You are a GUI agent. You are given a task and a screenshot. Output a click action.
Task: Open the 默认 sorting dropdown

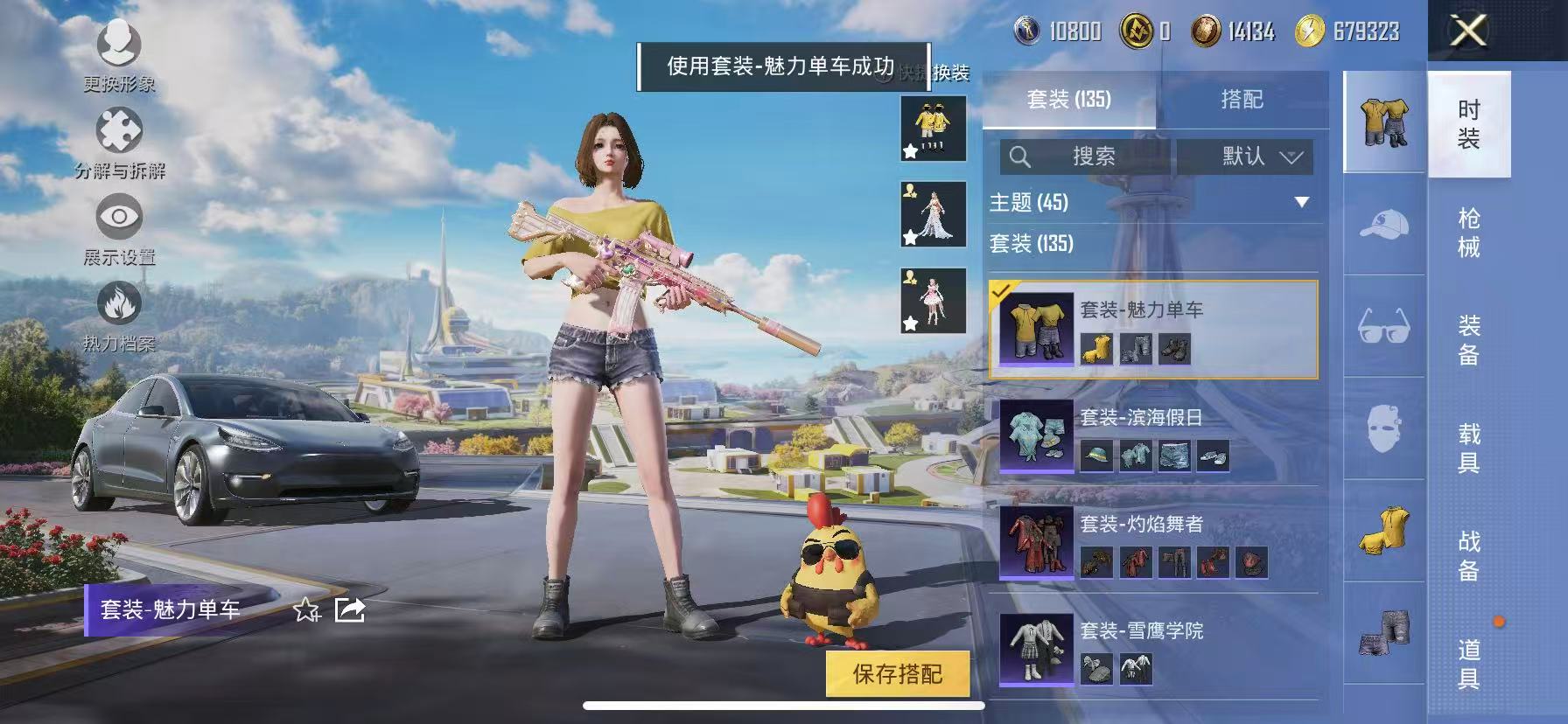1246,157
